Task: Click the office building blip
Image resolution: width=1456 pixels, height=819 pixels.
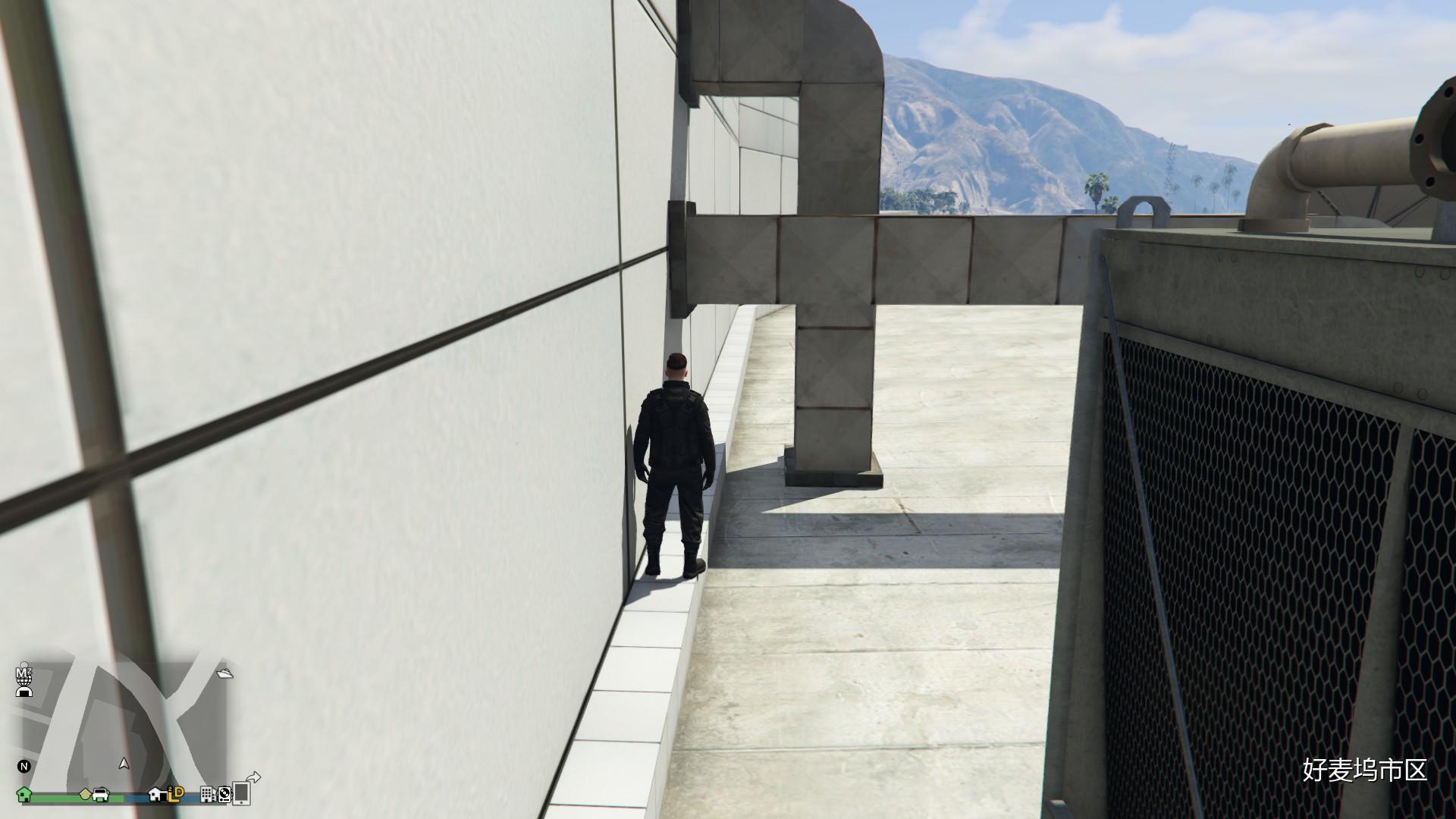Action: (207, 795)
